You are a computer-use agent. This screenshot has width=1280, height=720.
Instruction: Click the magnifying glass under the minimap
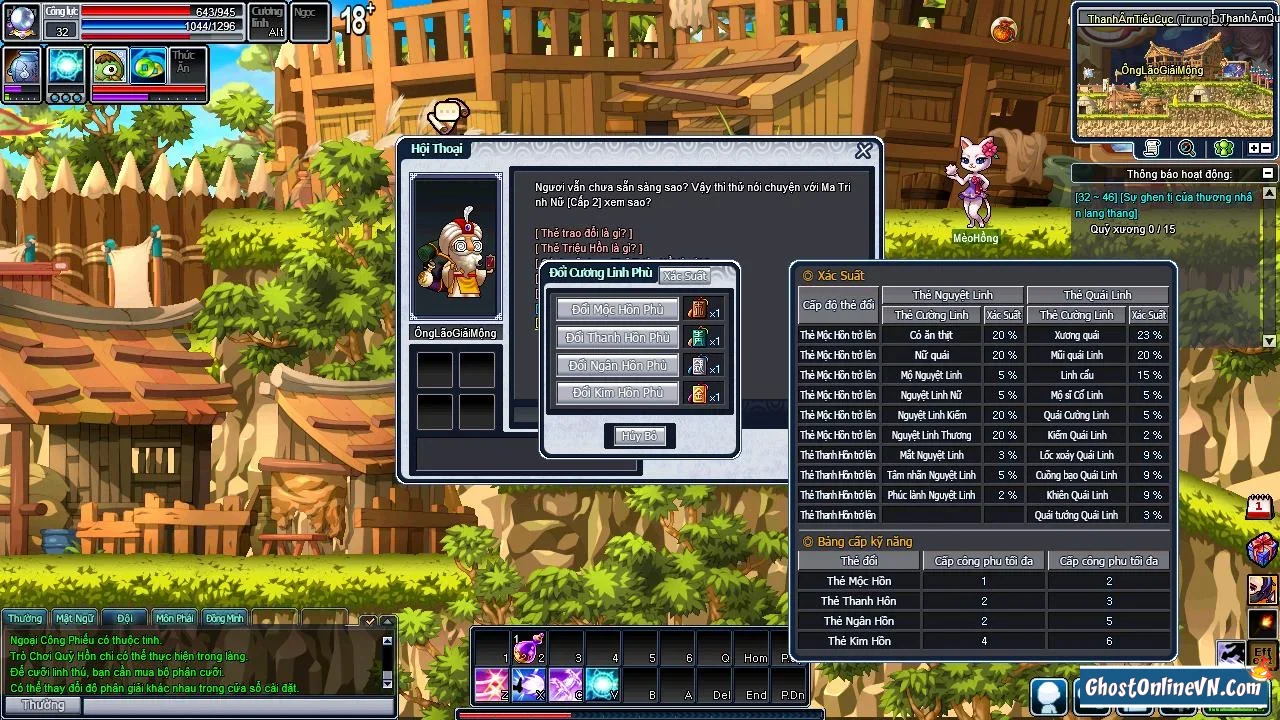pos(1185,148)
